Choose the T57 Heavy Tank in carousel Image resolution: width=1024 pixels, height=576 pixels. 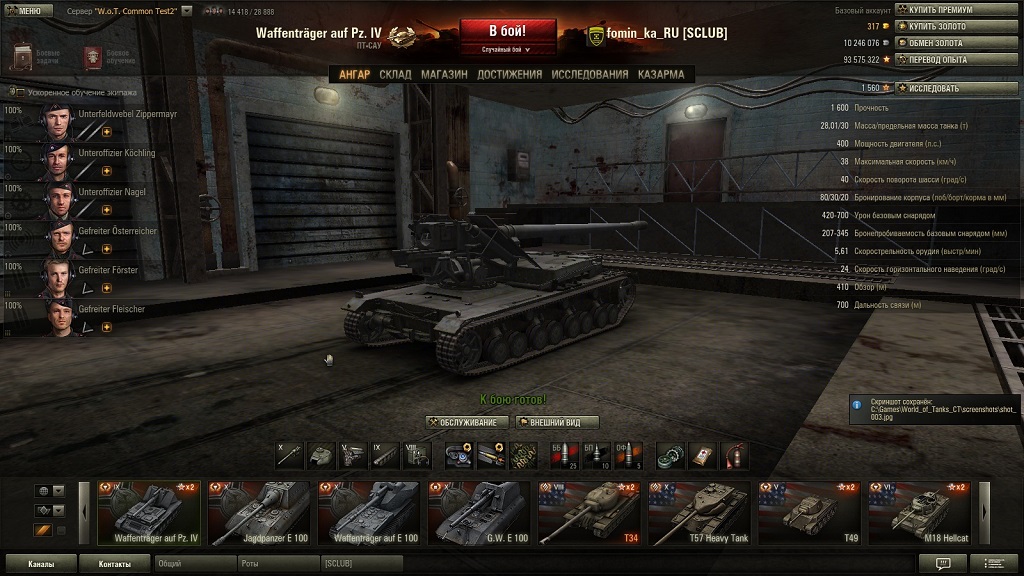700,513
